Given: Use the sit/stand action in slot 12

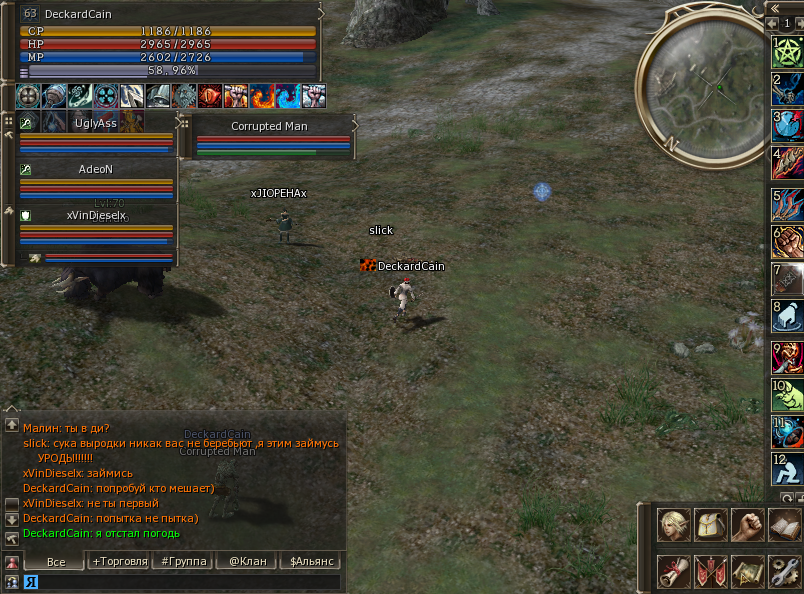Looking at the screenshot, I should (788, 467).
